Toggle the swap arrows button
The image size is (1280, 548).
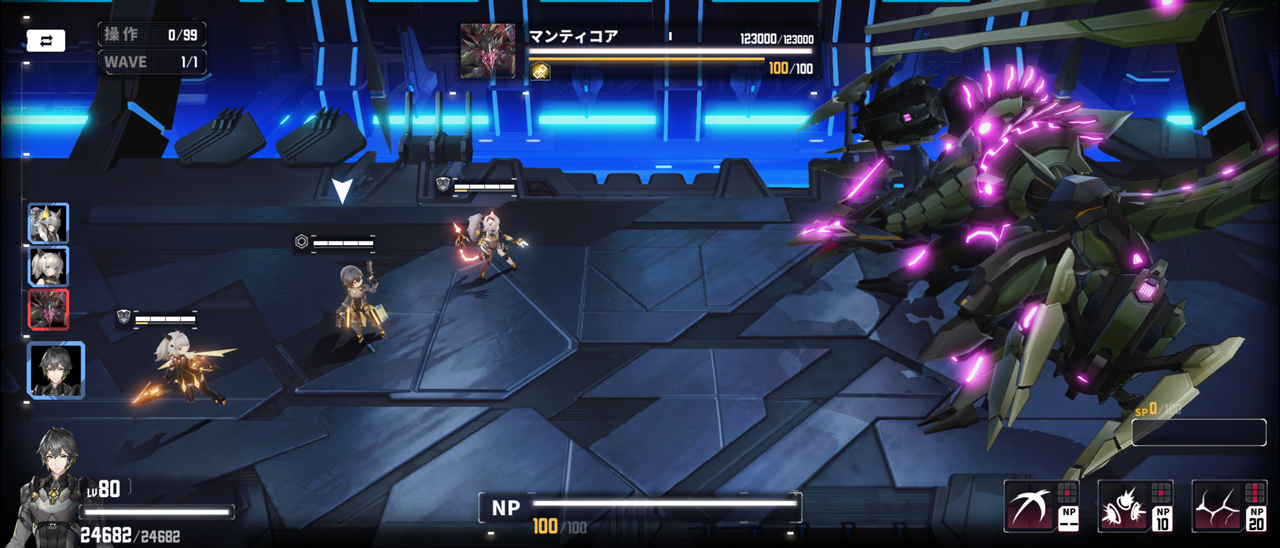[46, 41]
